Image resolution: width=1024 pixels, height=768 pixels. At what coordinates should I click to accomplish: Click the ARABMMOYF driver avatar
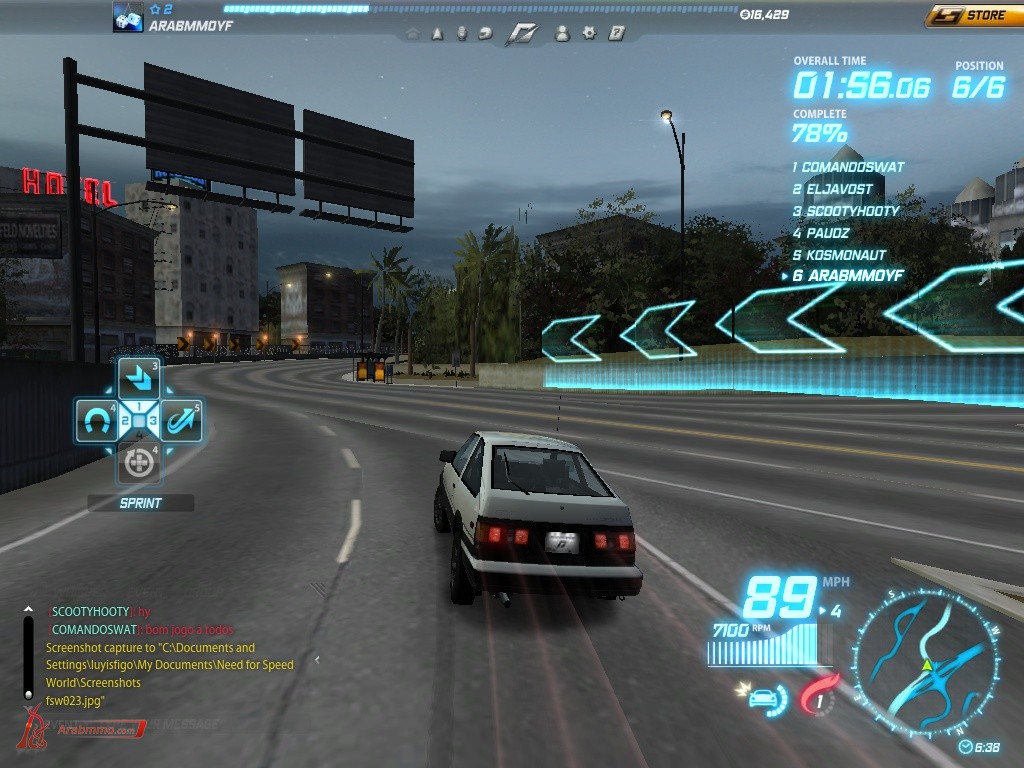click(x=128, y=17)
